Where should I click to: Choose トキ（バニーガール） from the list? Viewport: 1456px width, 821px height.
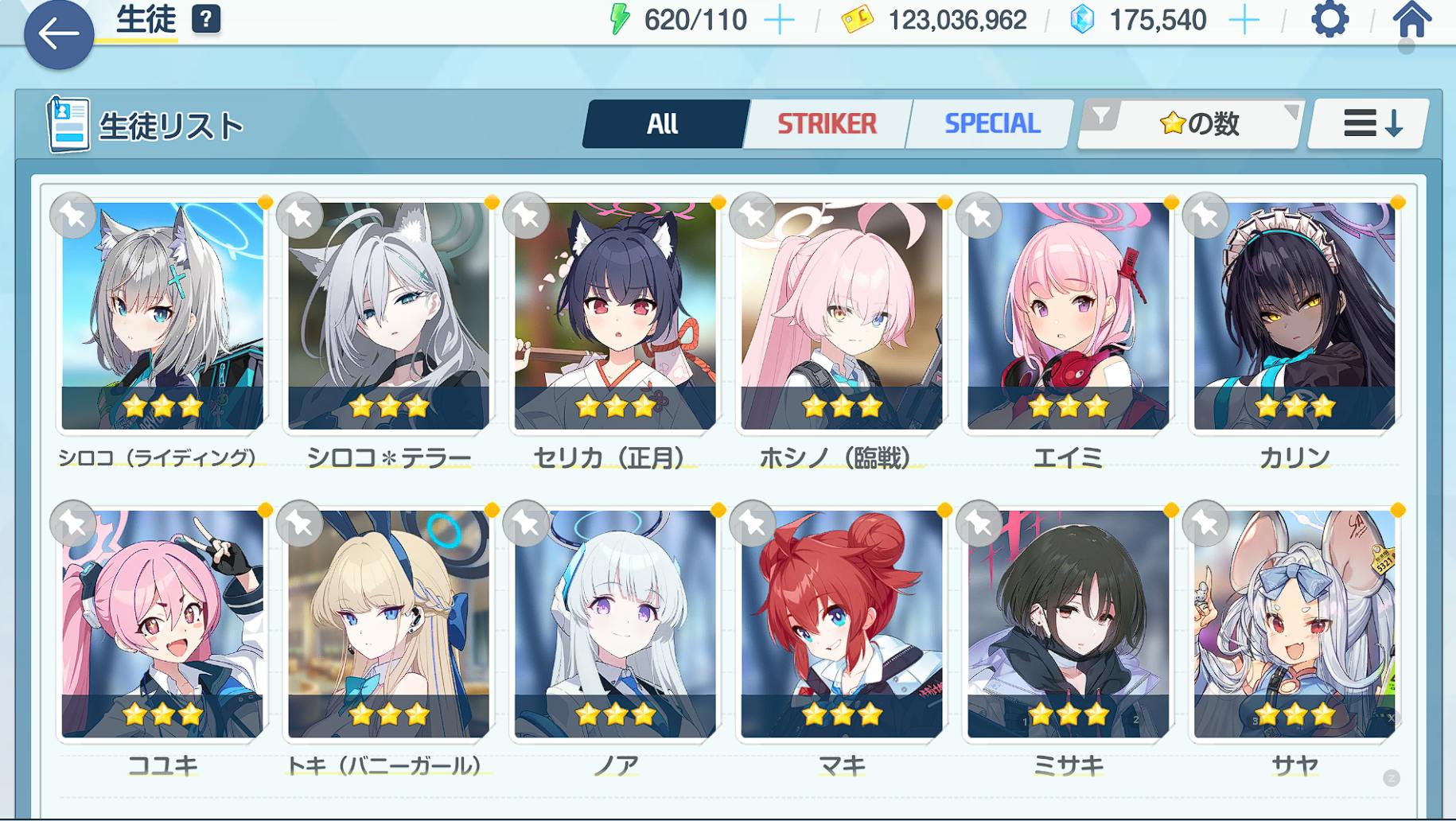(389, 624)
